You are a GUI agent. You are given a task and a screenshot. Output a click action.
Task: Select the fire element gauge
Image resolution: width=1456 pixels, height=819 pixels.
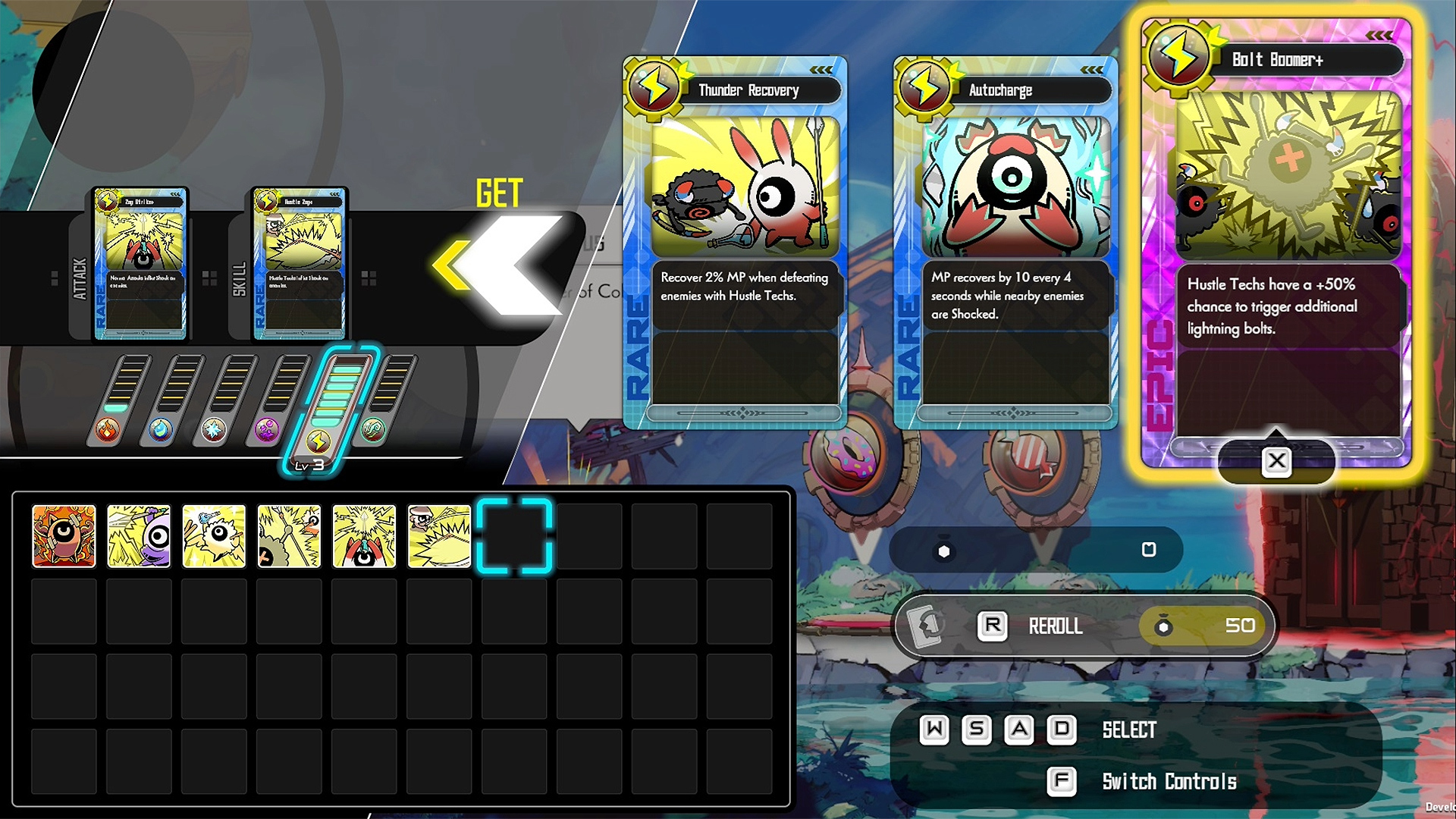(x=108, y=431)
